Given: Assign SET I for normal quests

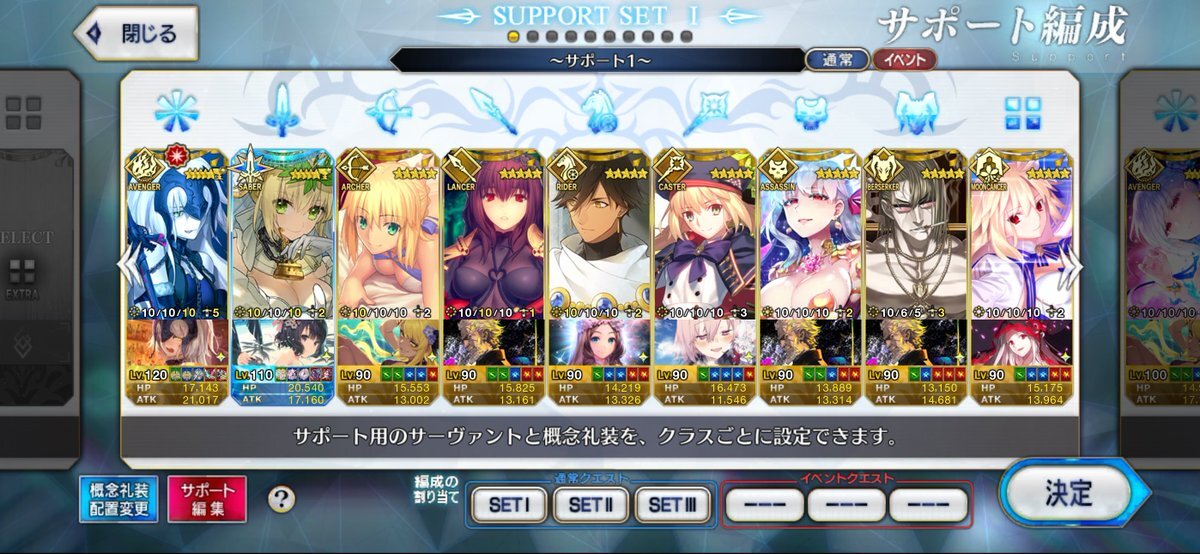Looking at the screenshot, I should tap(508, 505).
